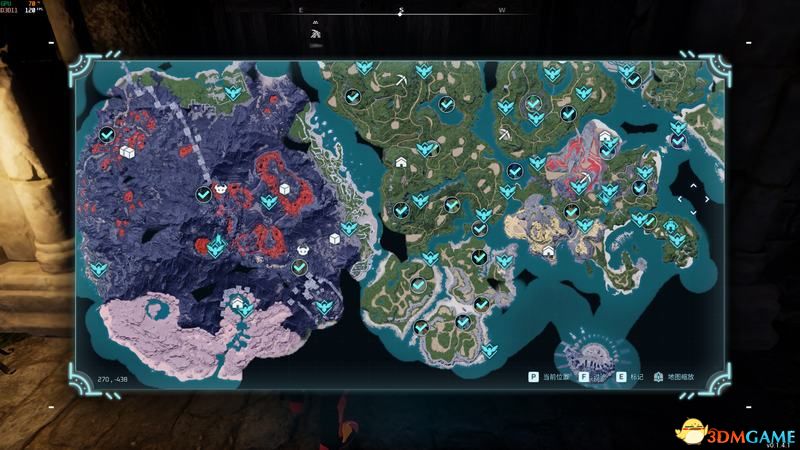This screenshot has width=800, height=450.
Task: Select the four-arrow player position marker
Action: pyautogui.click(x=690, y=199)
